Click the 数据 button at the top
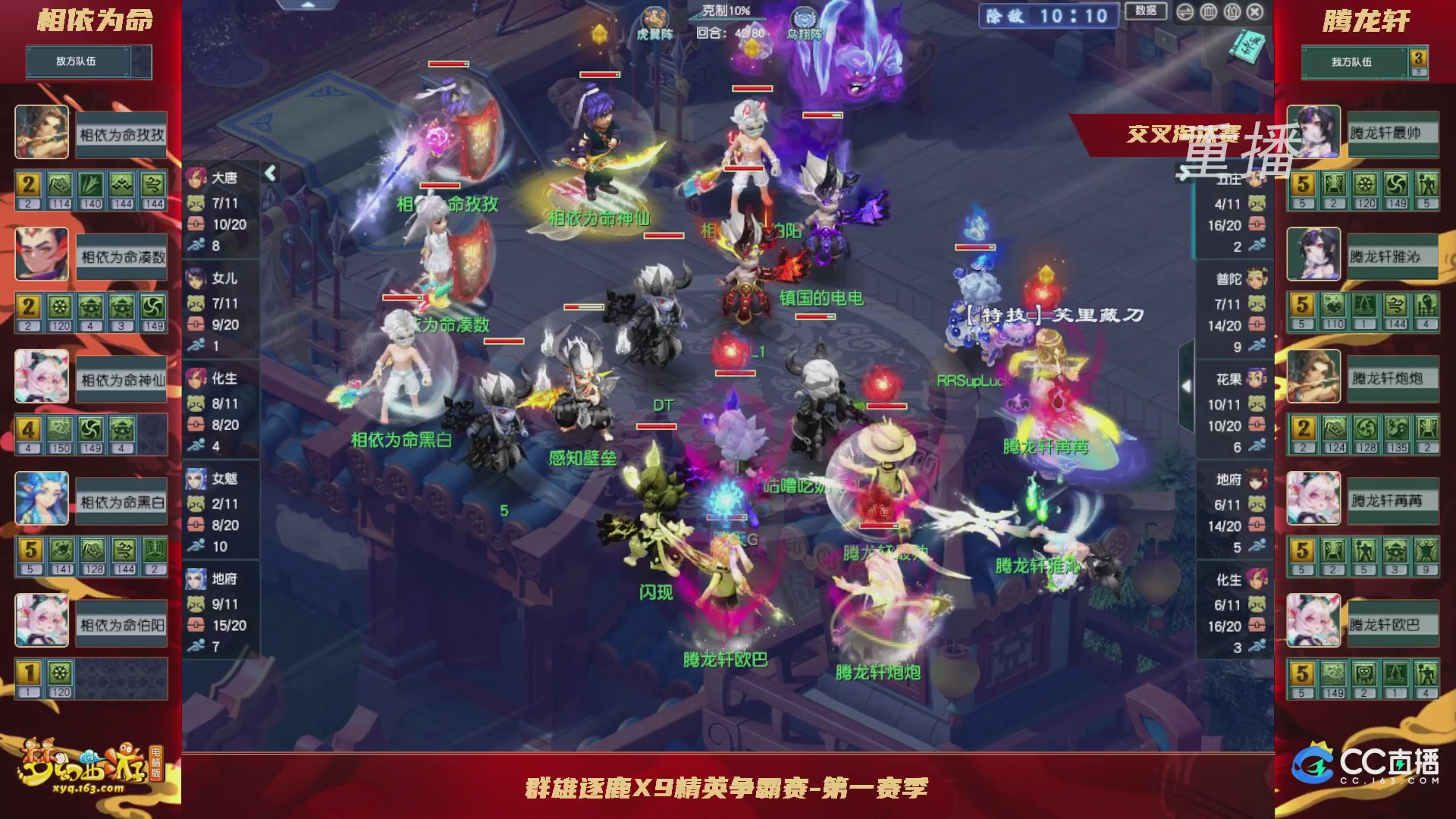The height and width of the screenshot is (819, 1456). [1145, 11]
